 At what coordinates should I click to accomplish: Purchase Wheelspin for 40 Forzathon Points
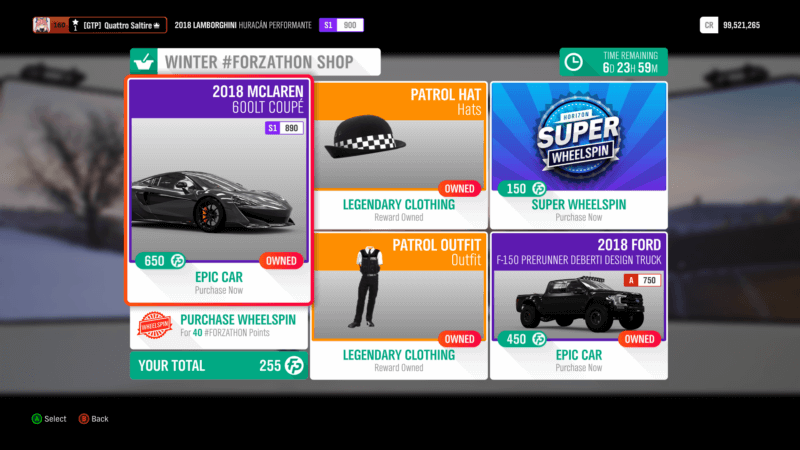(x=220, y=326)
